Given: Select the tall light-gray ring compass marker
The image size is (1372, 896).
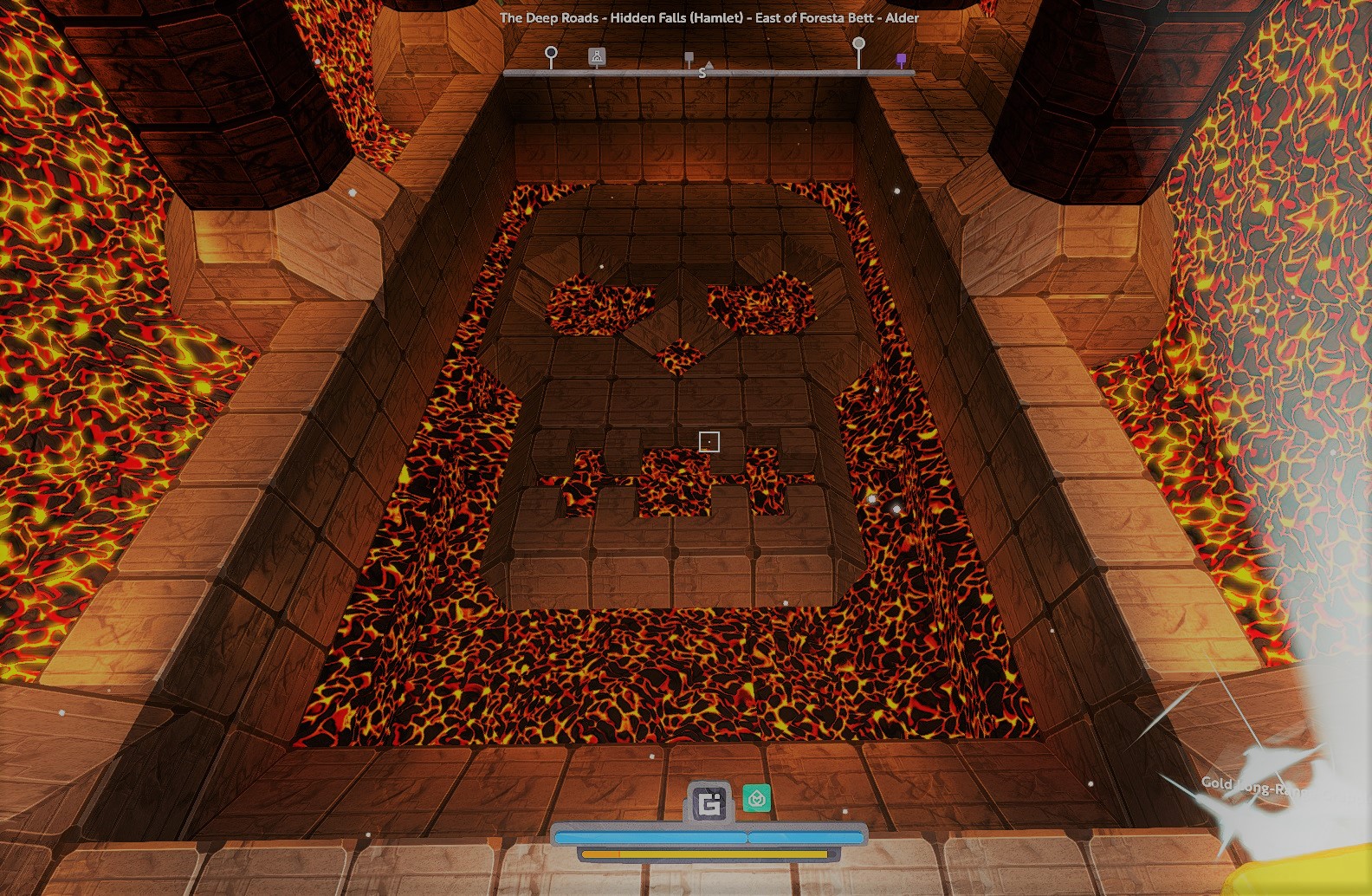Looking at the screenshot, I should point(858,43).
